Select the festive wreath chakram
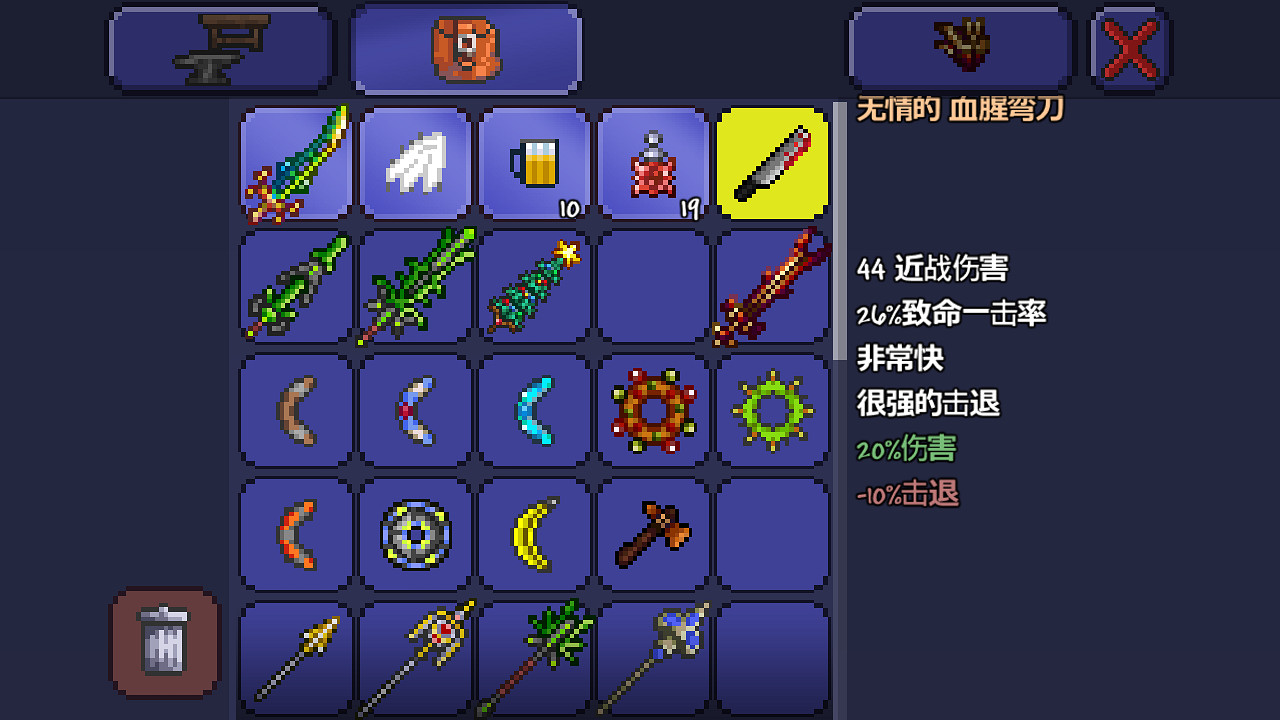The image size is (1280, 720). coord(653,410)
